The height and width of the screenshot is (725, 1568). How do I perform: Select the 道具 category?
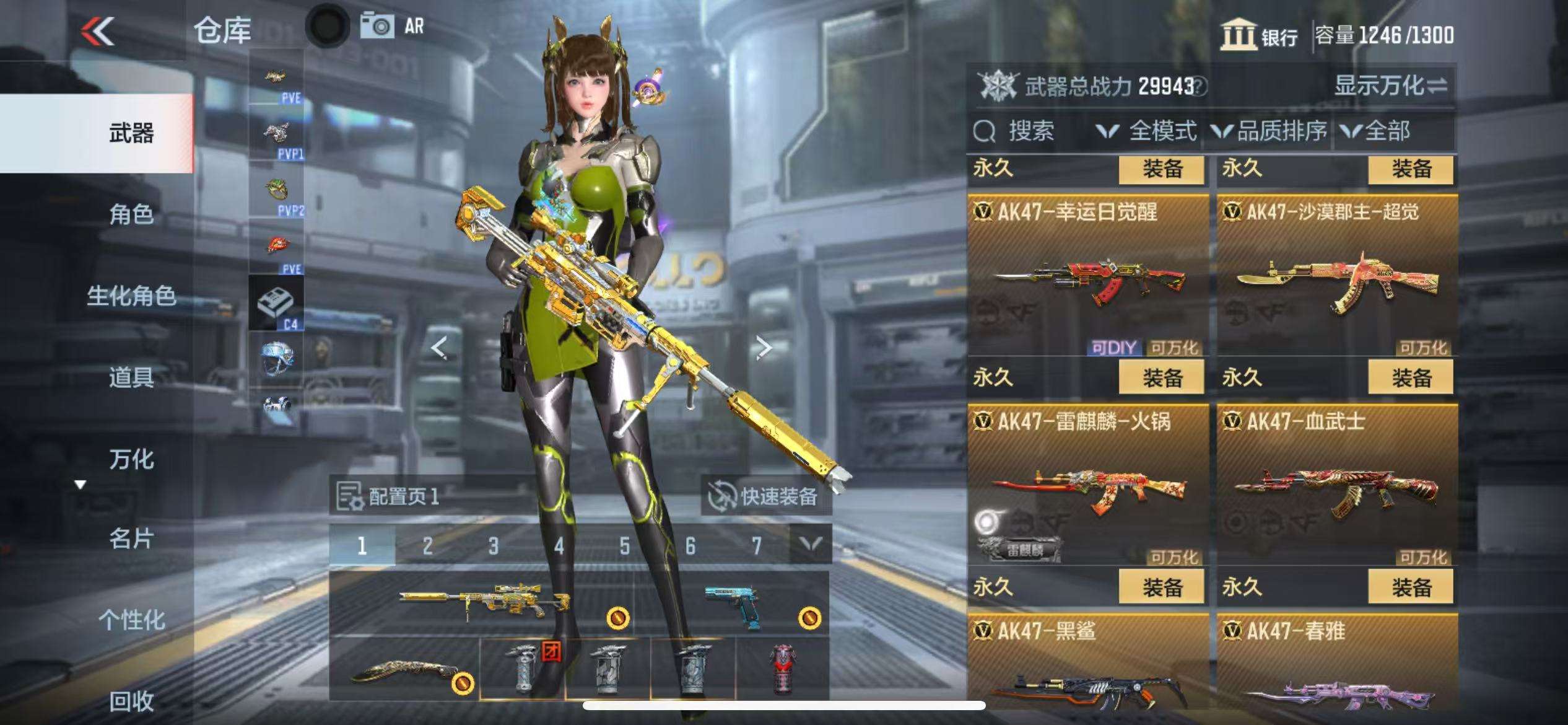[131, 377]
